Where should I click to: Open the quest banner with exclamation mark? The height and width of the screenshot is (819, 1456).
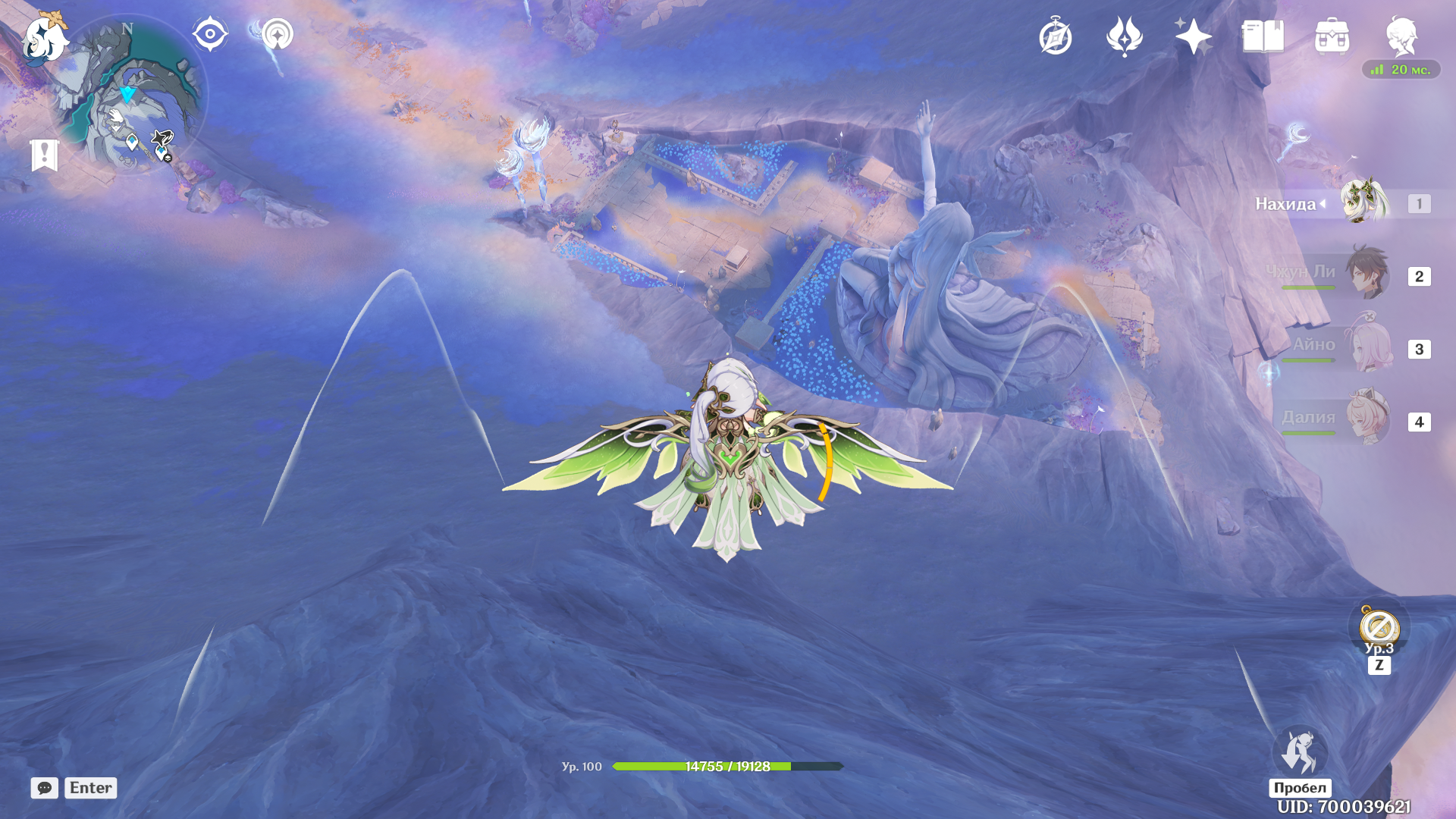(45, 155)
